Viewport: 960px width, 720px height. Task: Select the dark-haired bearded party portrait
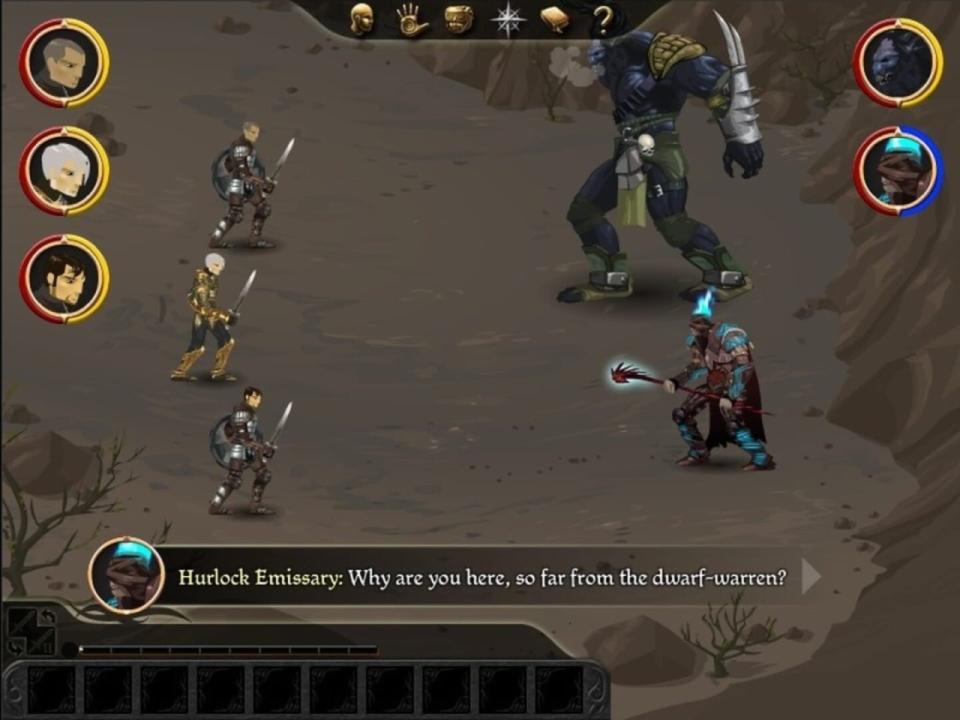[64, 279]
